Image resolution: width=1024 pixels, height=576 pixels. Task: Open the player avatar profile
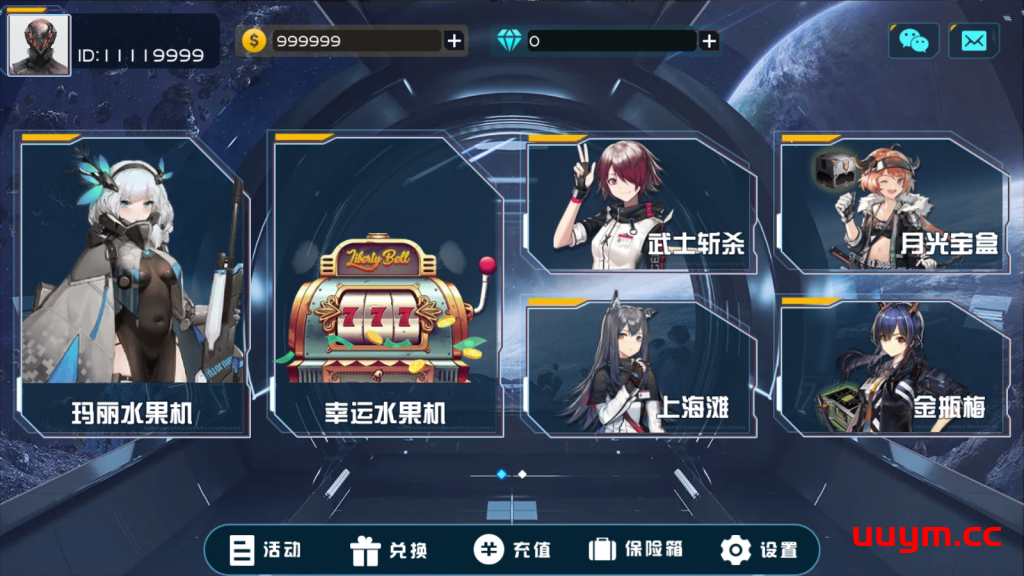pos(39,44)
